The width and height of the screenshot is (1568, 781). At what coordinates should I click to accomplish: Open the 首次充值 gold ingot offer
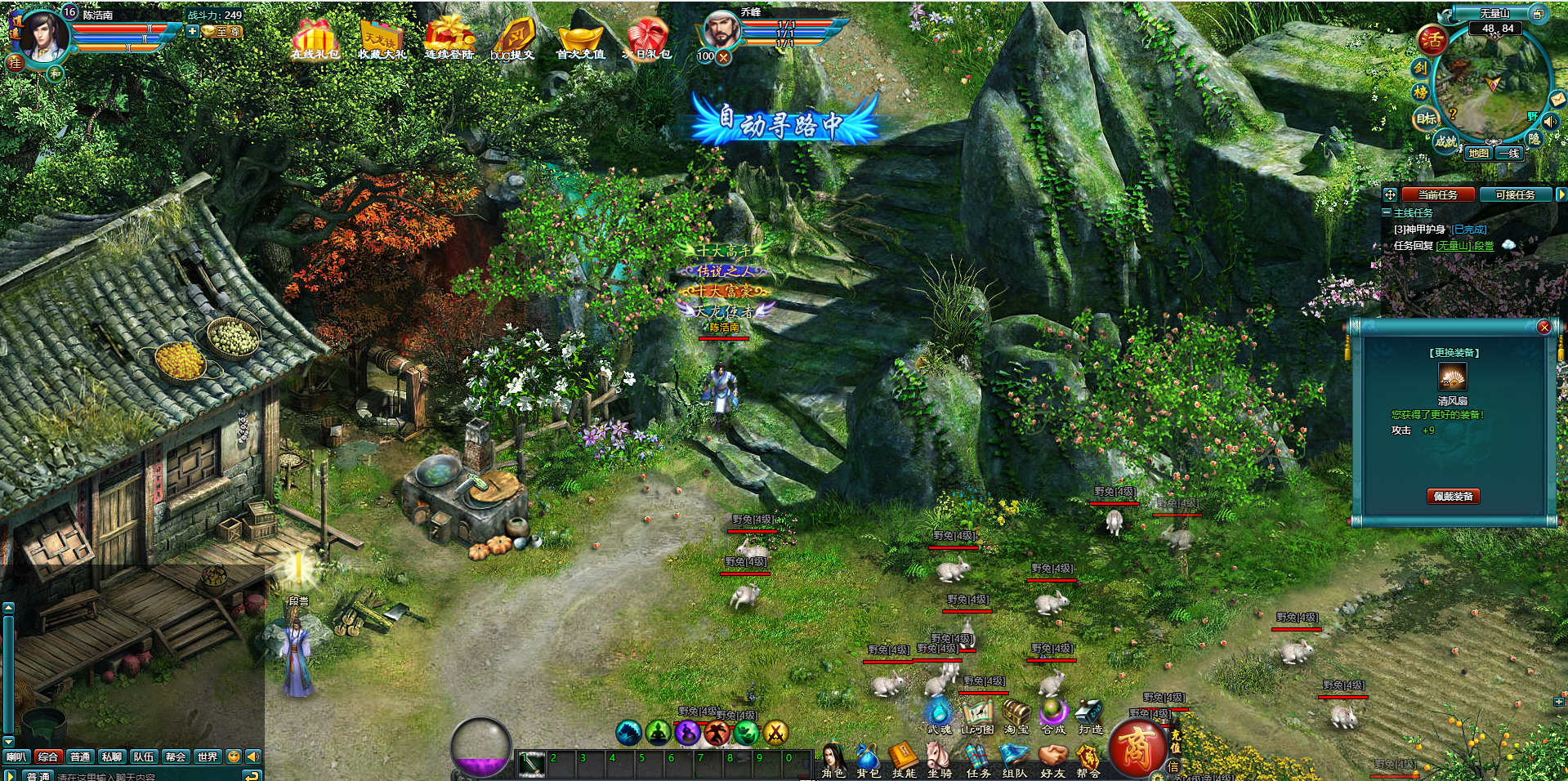580,41
